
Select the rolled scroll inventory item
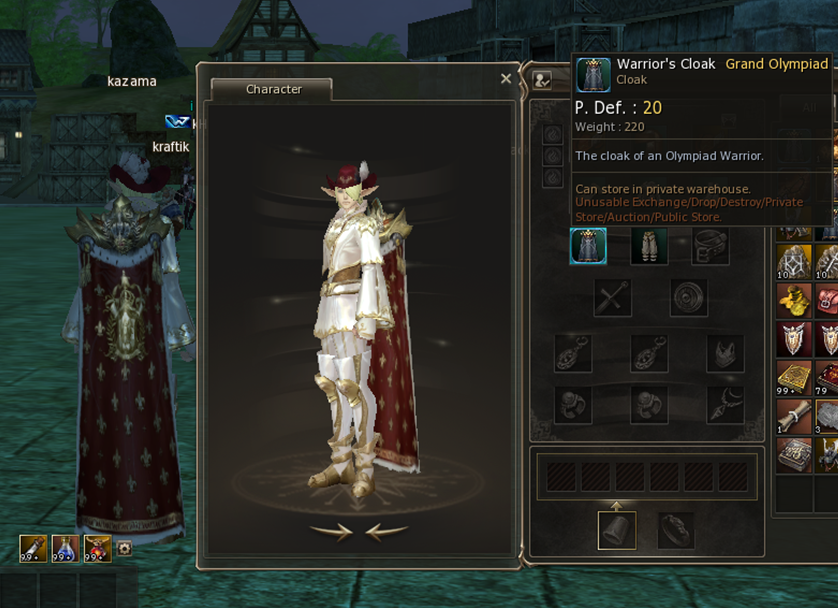coord(795,415)
